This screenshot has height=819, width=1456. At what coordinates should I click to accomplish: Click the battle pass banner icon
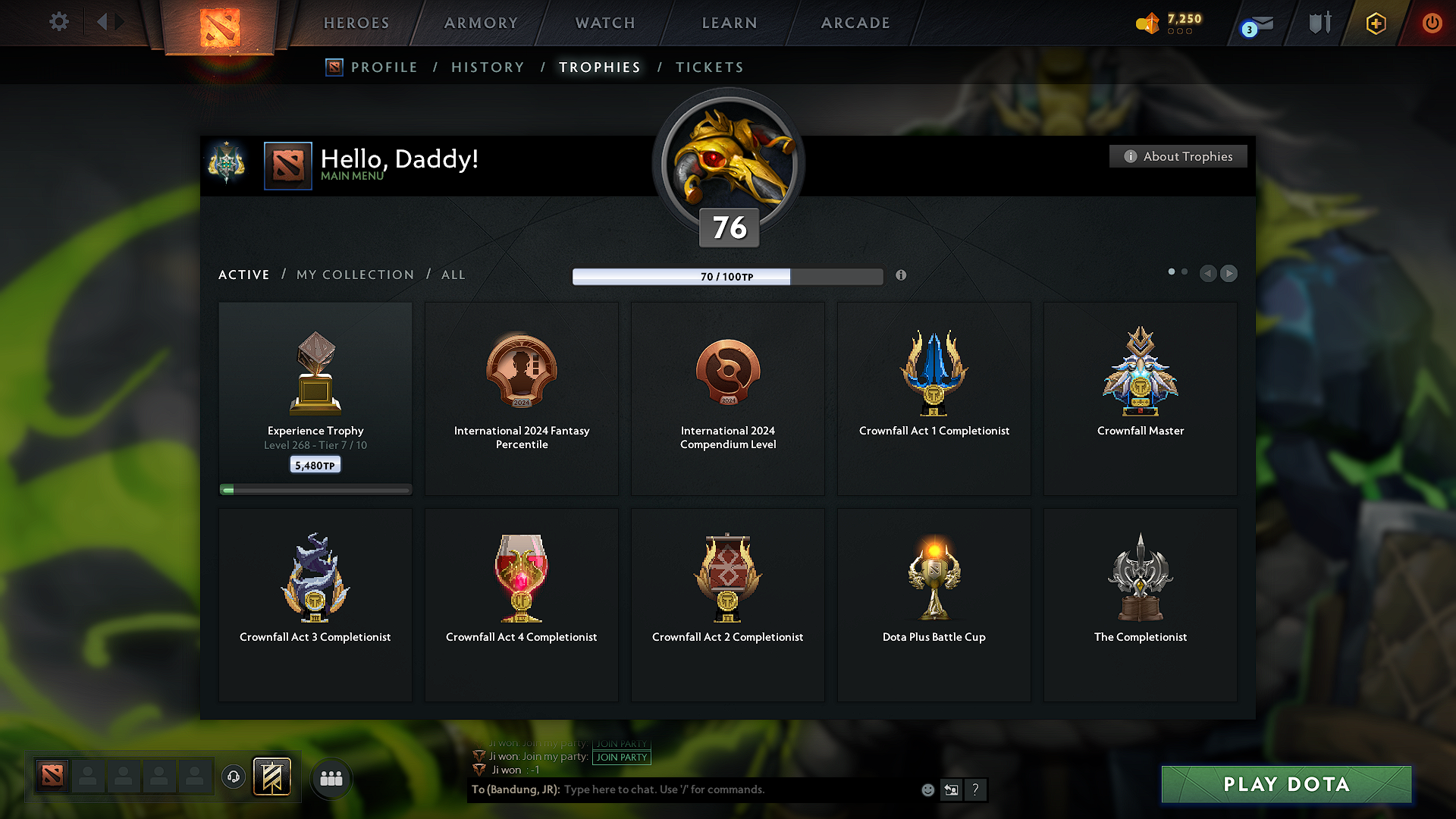(272, 777)
